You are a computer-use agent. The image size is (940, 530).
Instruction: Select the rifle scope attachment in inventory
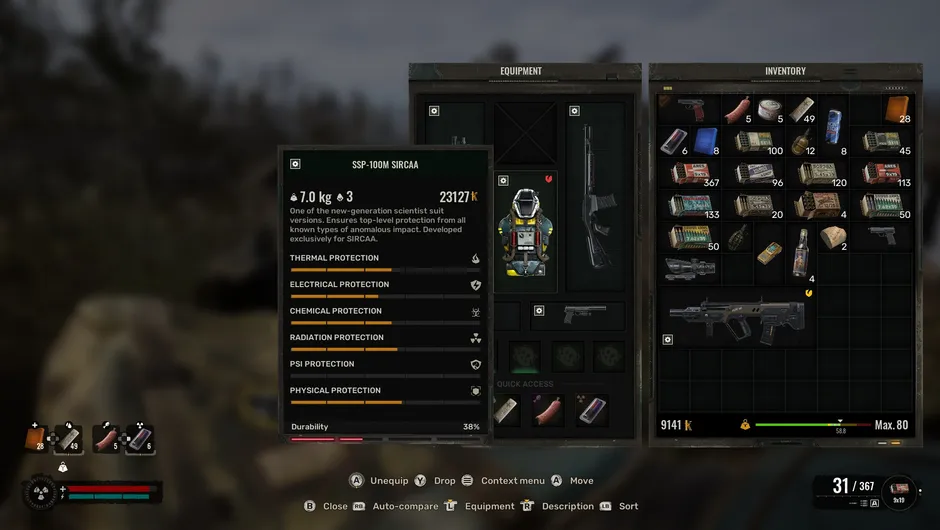point(690,266)
